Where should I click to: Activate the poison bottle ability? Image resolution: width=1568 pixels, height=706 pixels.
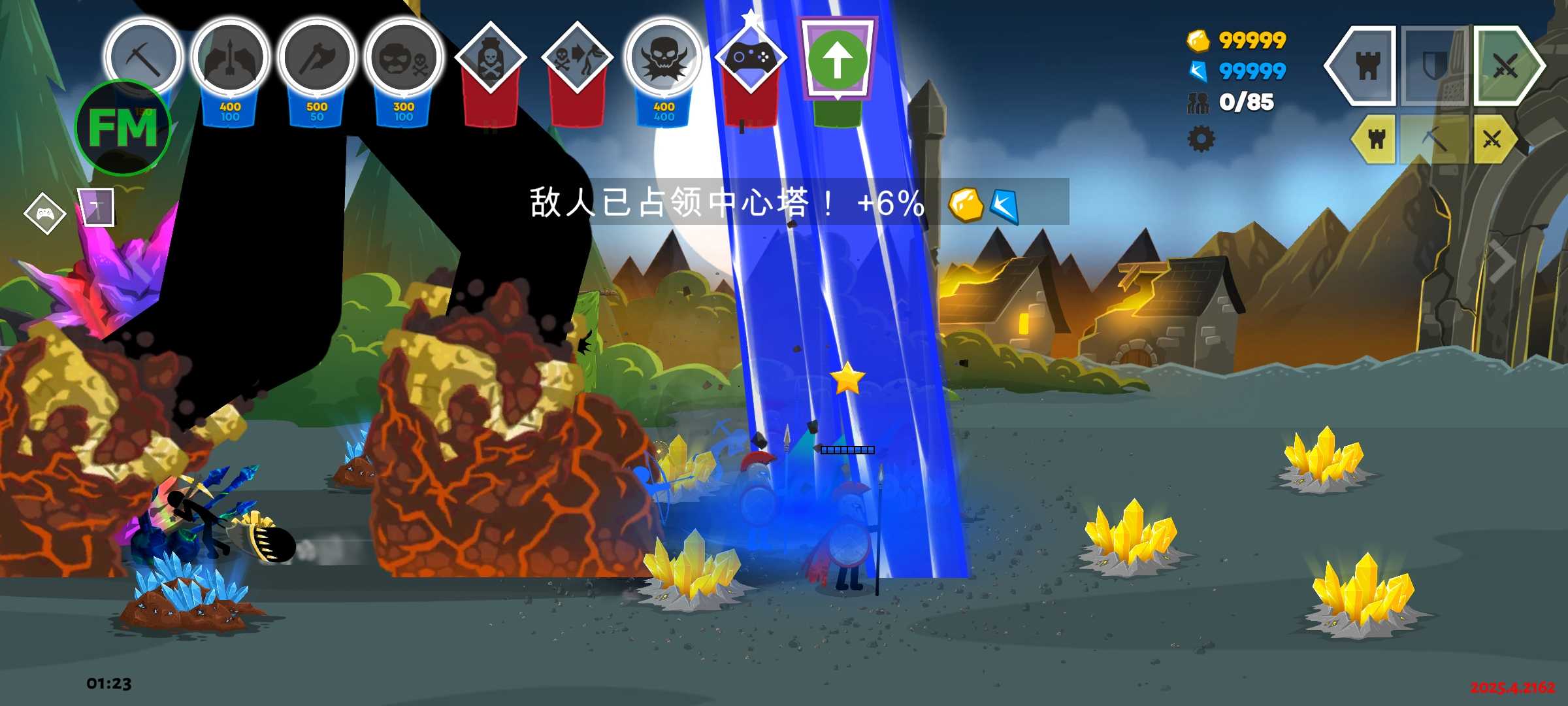[490, 59]
